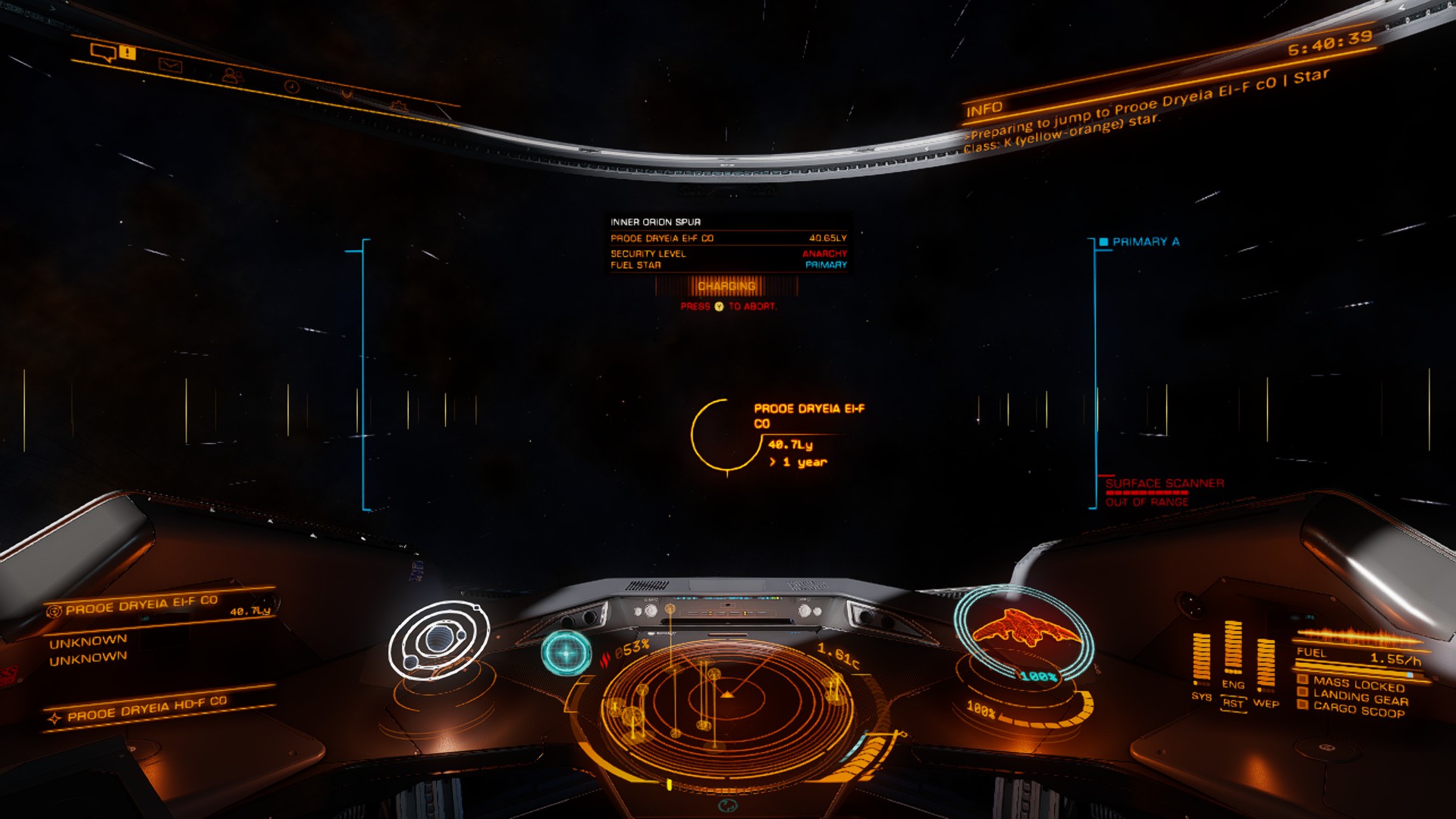Select the blue crosshair target scanner icon

click(566, 652)
